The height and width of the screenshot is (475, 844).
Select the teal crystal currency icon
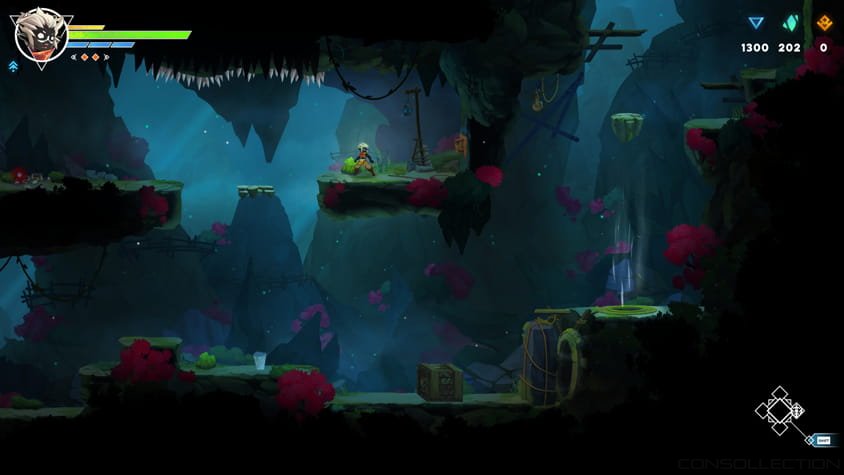[x=790, y=23]
